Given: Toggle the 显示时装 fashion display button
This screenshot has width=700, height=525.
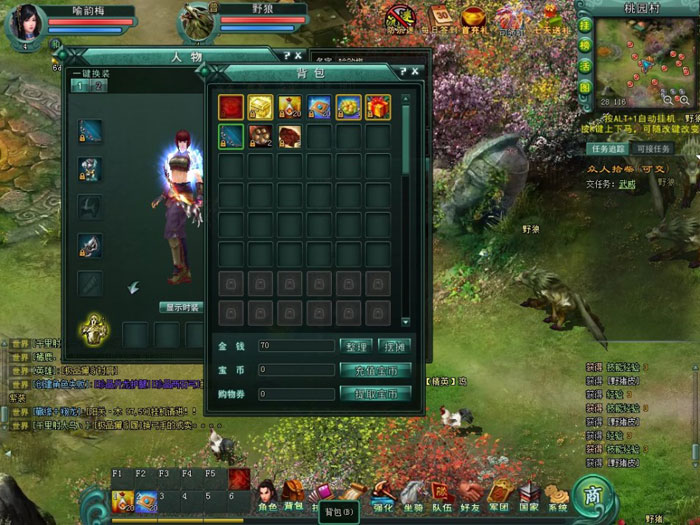Looking at the screenshot, I should pos(182,307).
